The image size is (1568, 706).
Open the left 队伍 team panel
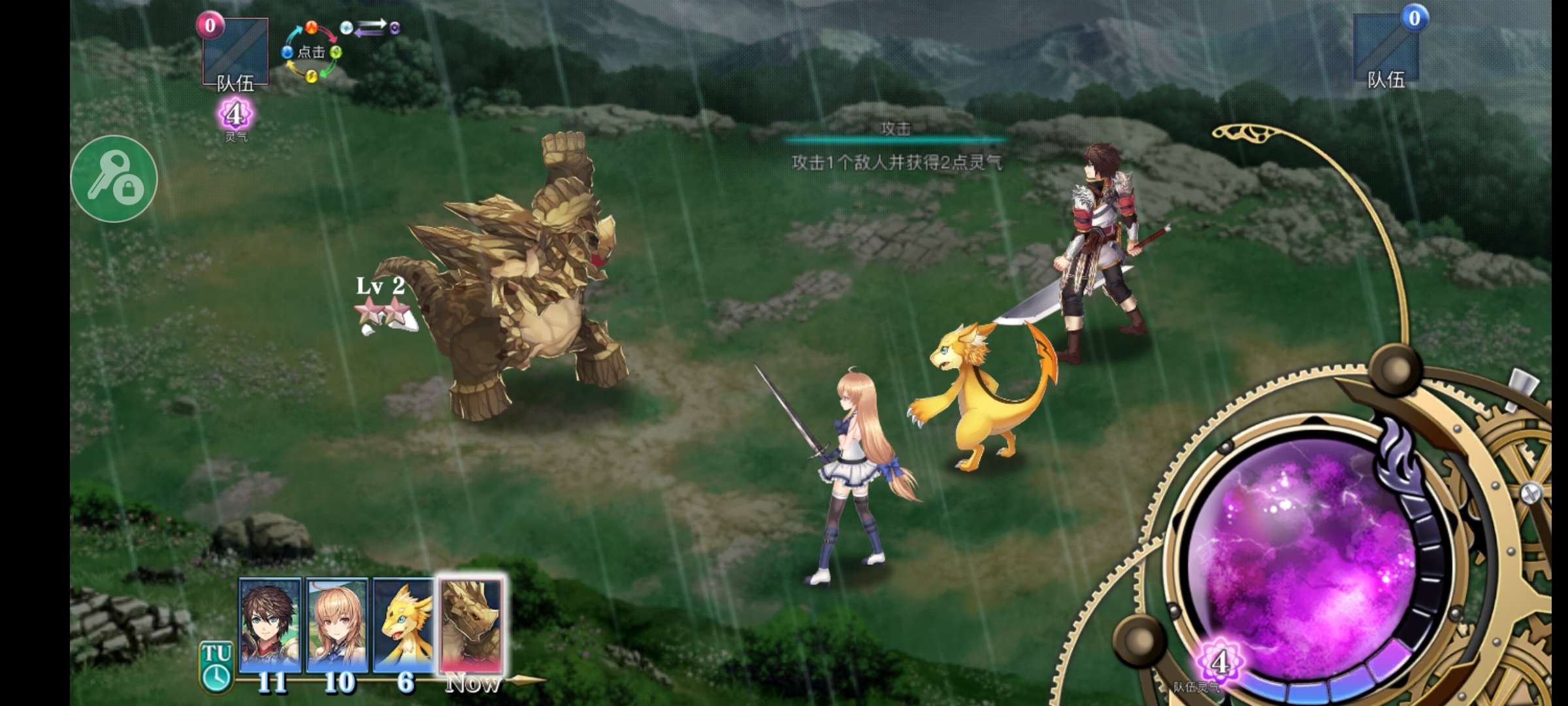(235, 54)
